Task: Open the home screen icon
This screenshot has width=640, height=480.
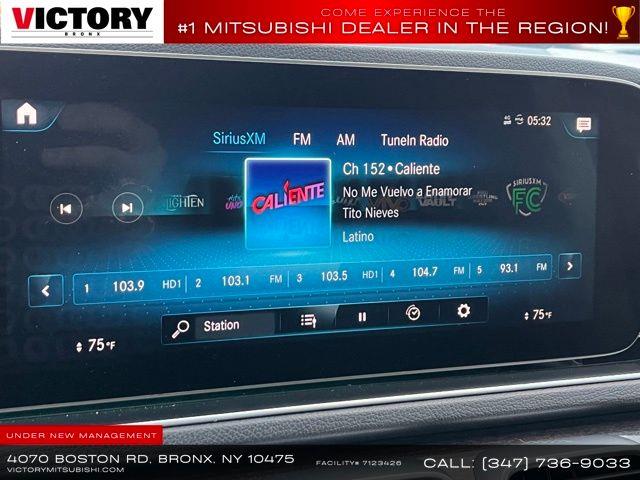Action: coord(26,114)
